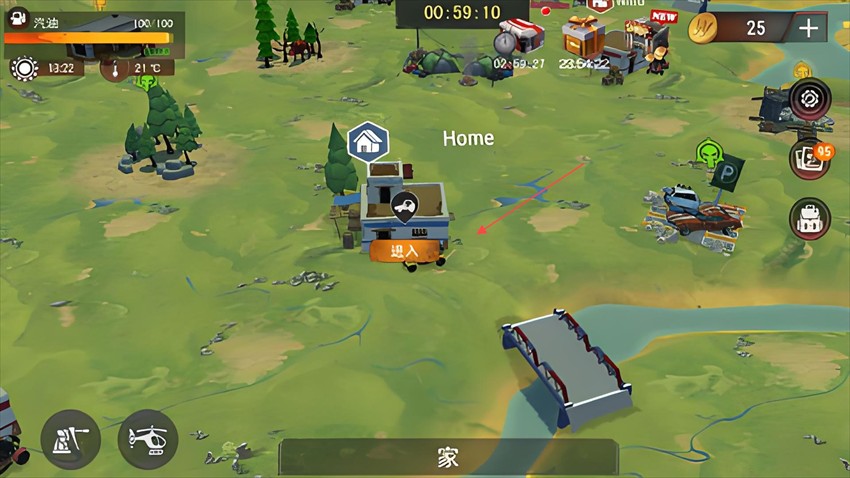
Task: Select the helicopter travel button
Action: coord(148,440)
